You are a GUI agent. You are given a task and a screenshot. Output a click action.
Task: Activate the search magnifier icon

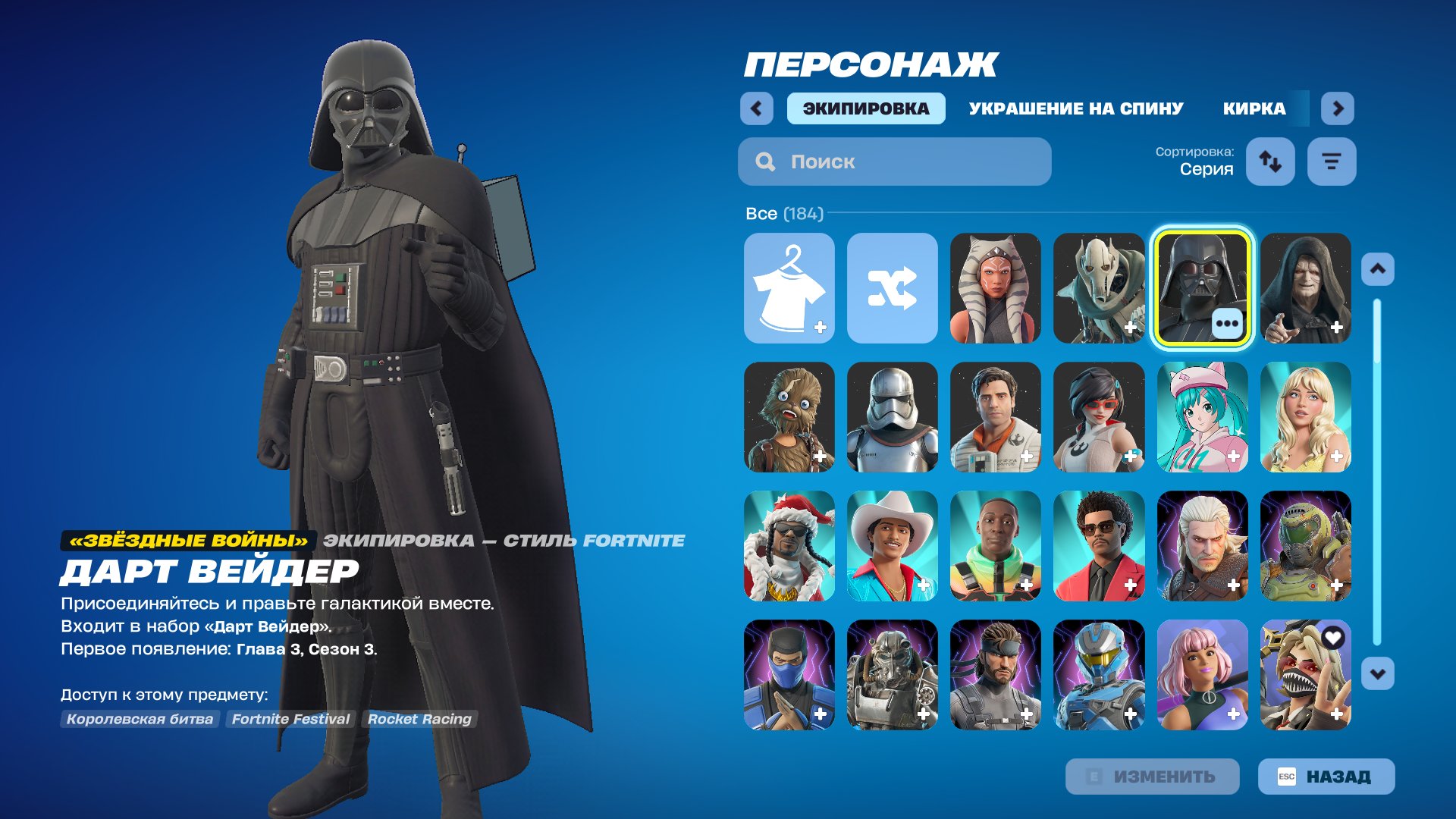click(764, 161)
